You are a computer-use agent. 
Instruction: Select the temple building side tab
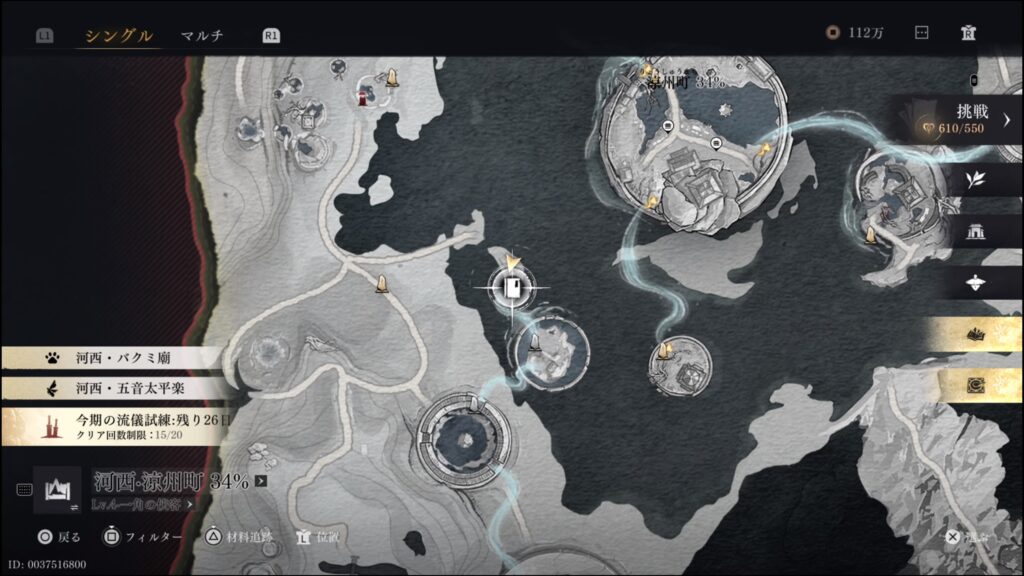point(975,232)
